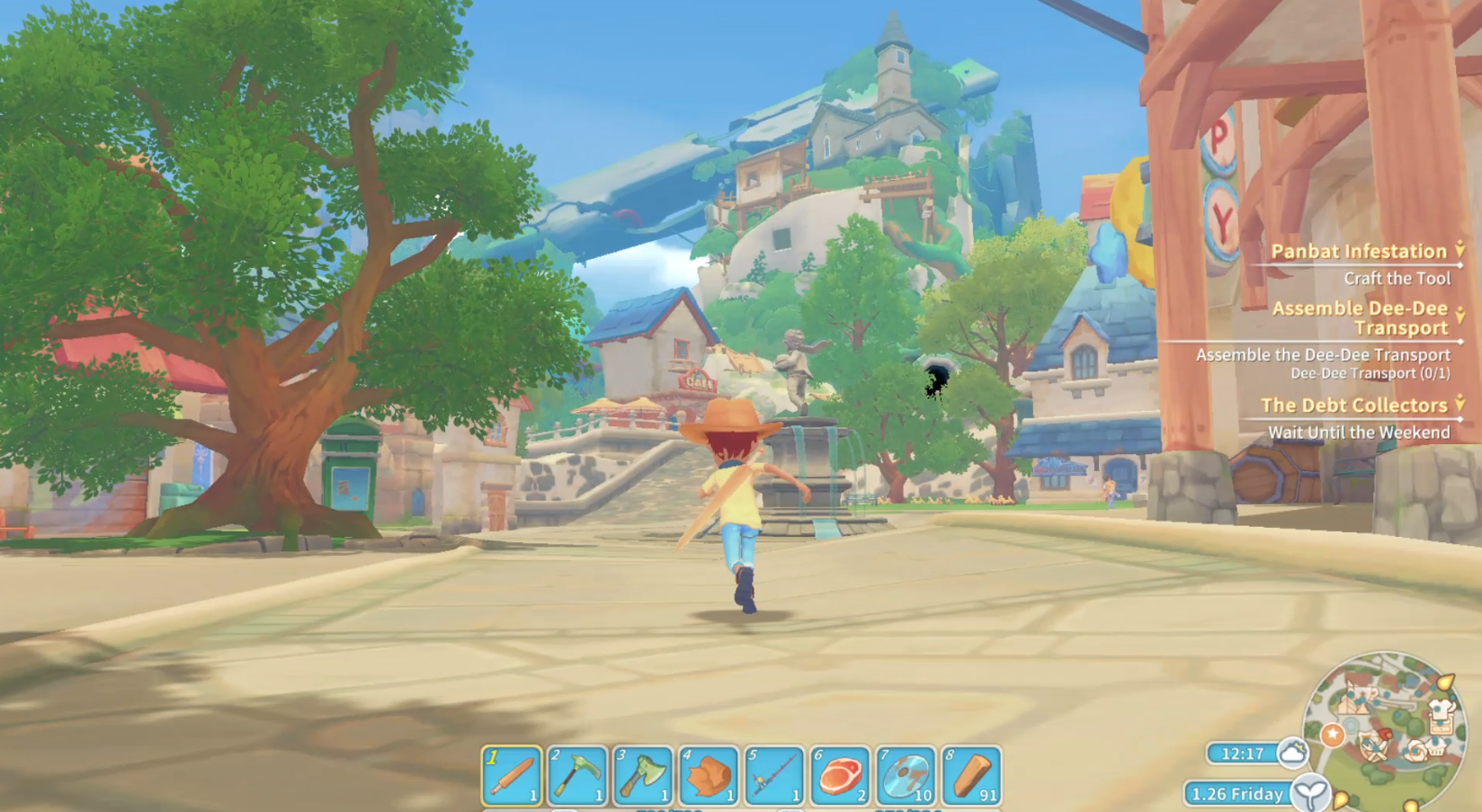Equip the fishing rod from the hotbar

pyautogui.click(x=774, y=774)
